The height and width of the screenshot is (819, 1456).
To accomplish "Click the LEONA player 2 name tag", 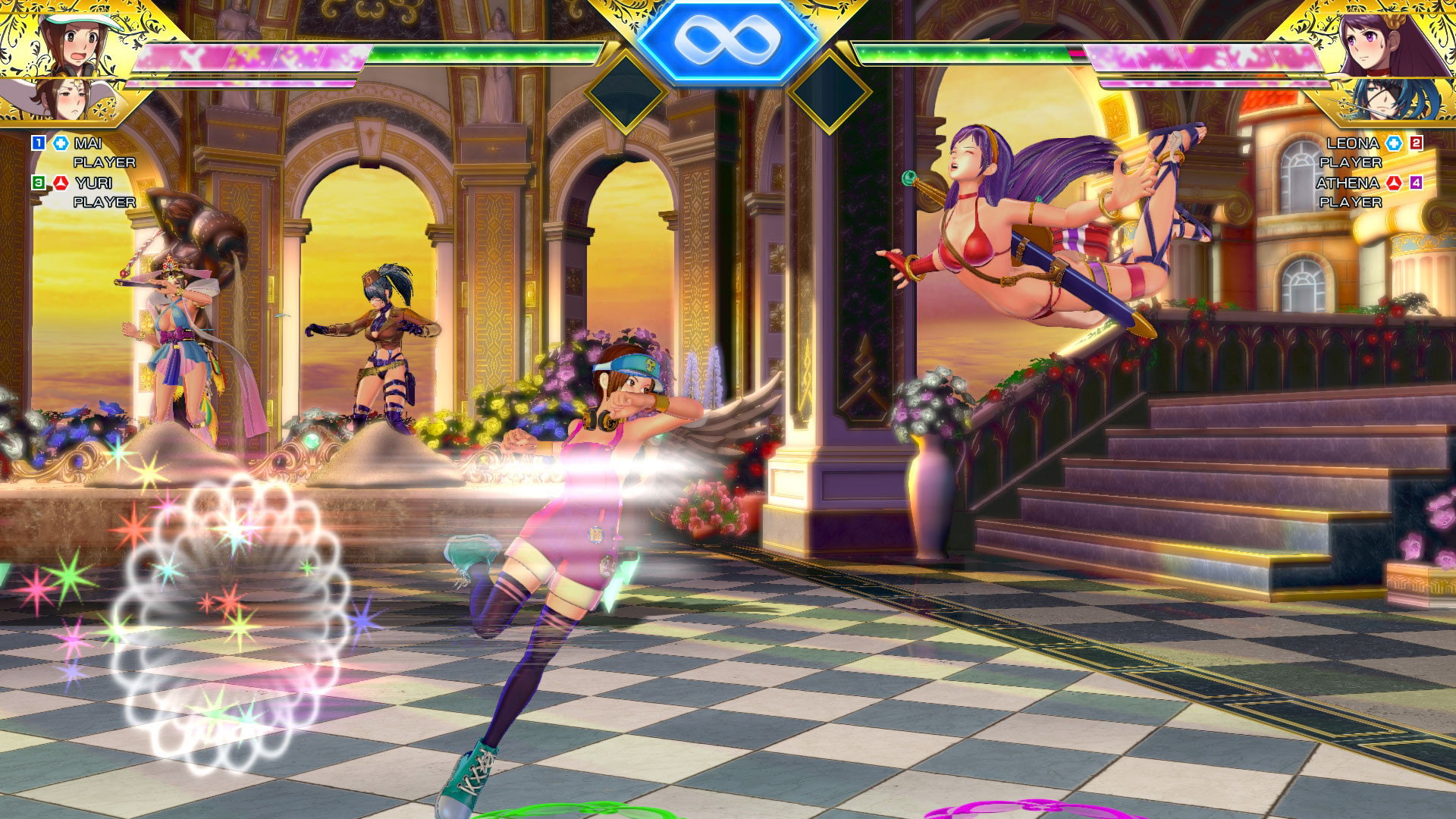I will coord(1352,143).
